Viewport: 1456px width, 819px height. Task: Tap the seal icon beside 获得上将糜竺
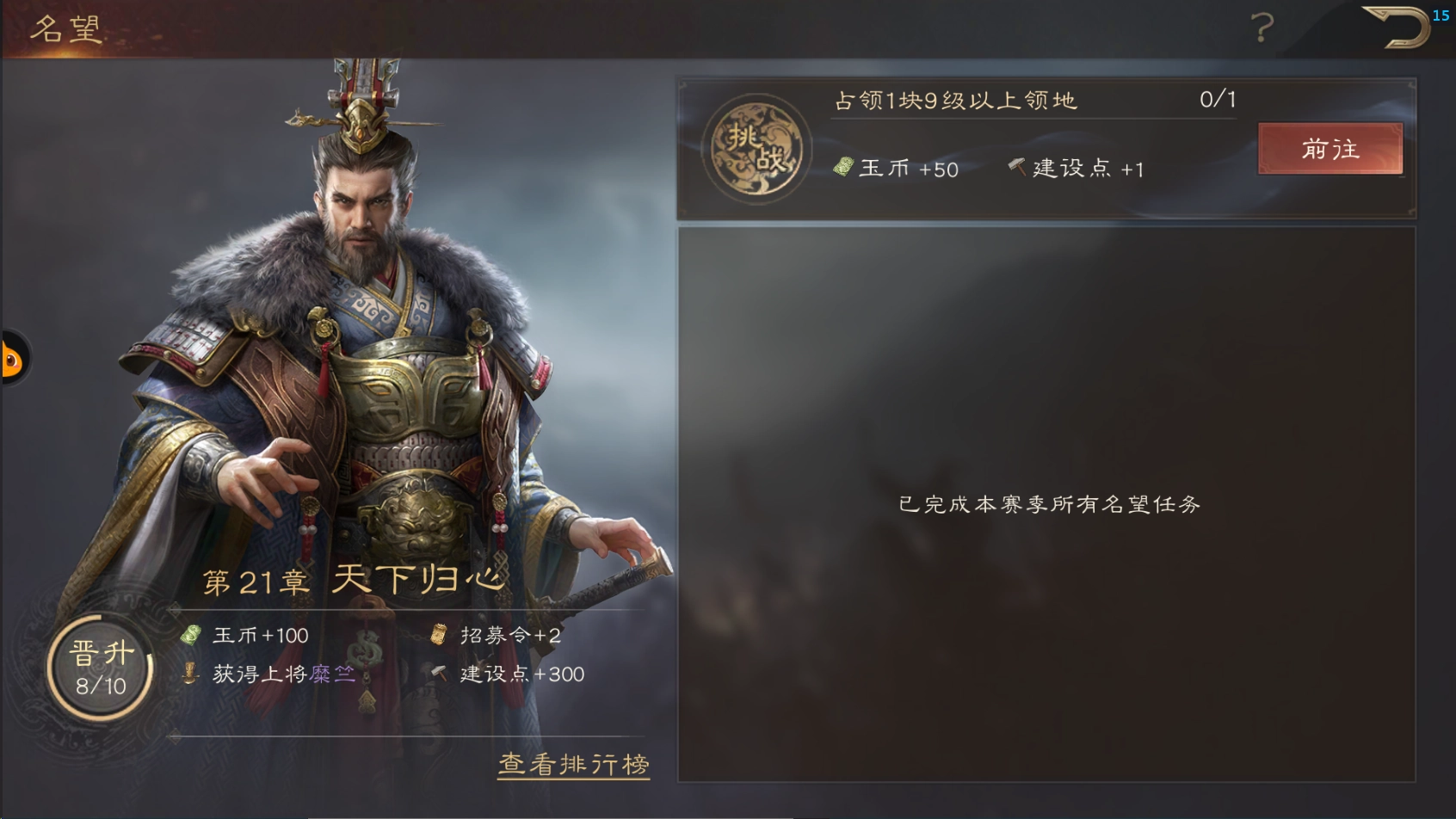click(x=188, y=675)
